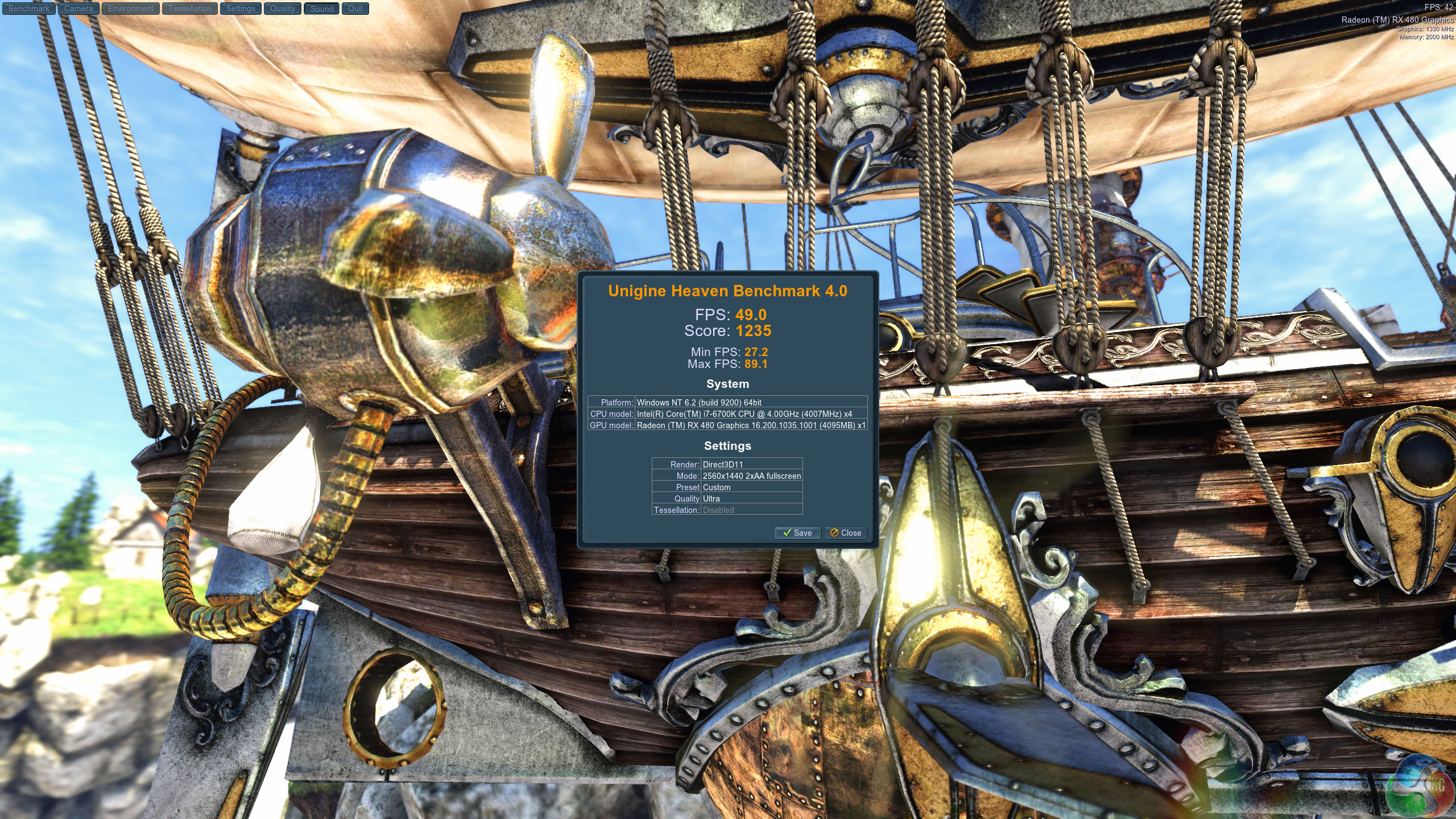Open the Environment options
The image size is (1456, 819).
click(131, 9)
